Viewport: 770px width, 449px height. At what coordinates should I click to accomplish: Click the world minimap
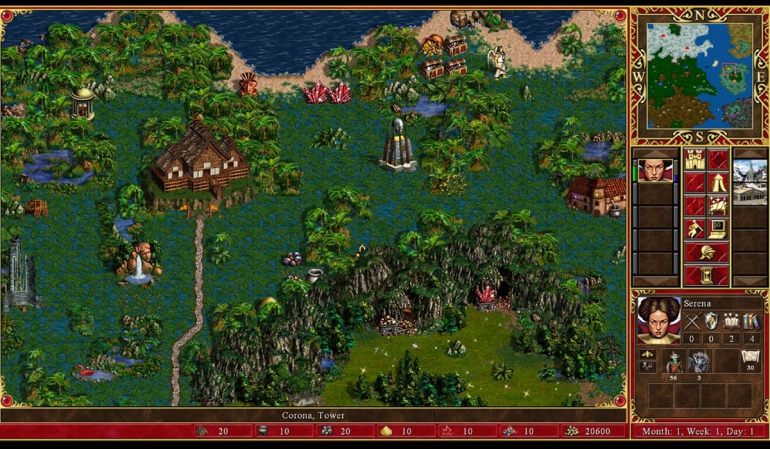pyautogui.click(x=699, y=77)
